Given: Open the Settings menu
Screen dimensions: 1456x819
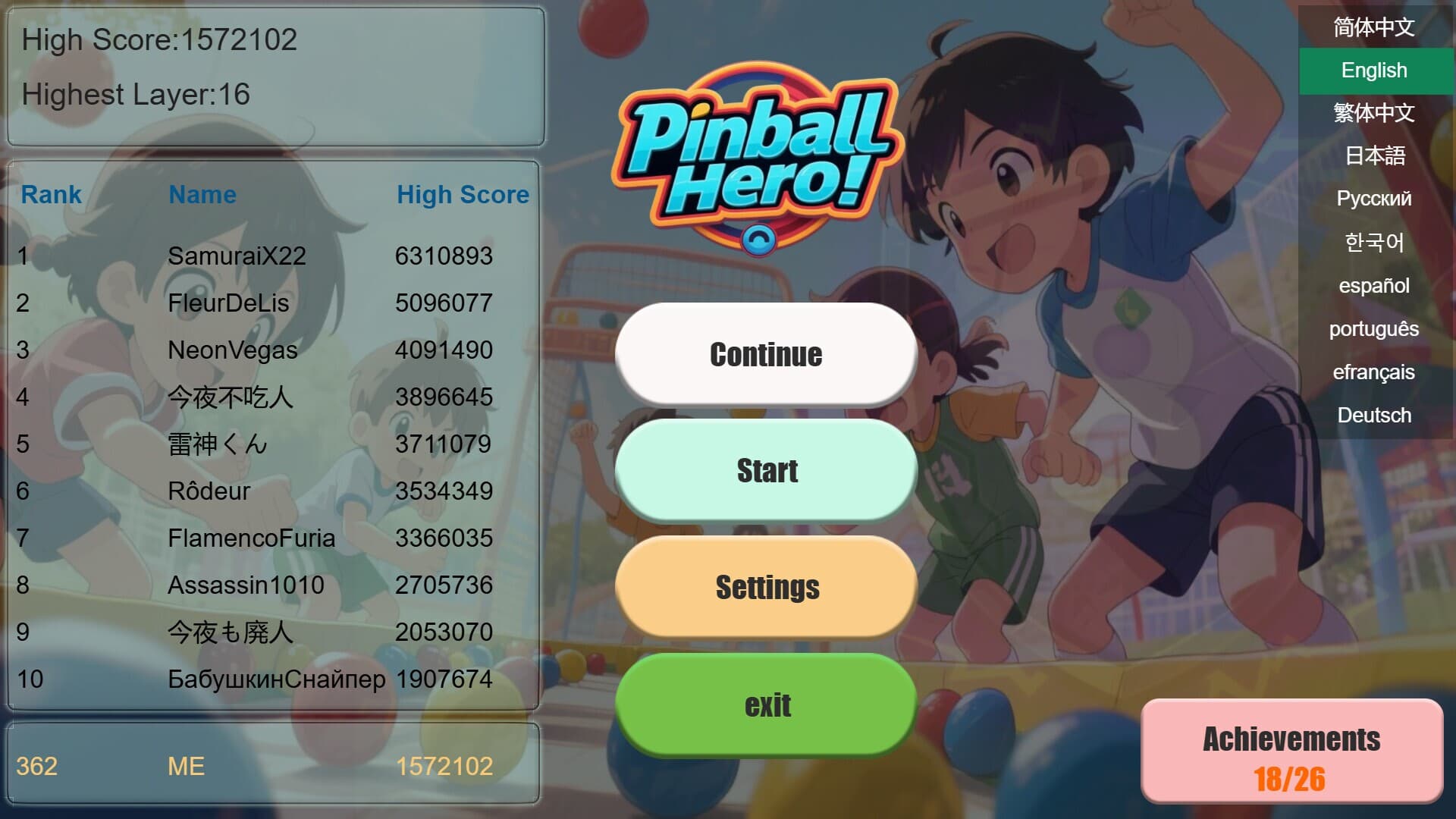Looking at the screenshot, I should [766, 586].
